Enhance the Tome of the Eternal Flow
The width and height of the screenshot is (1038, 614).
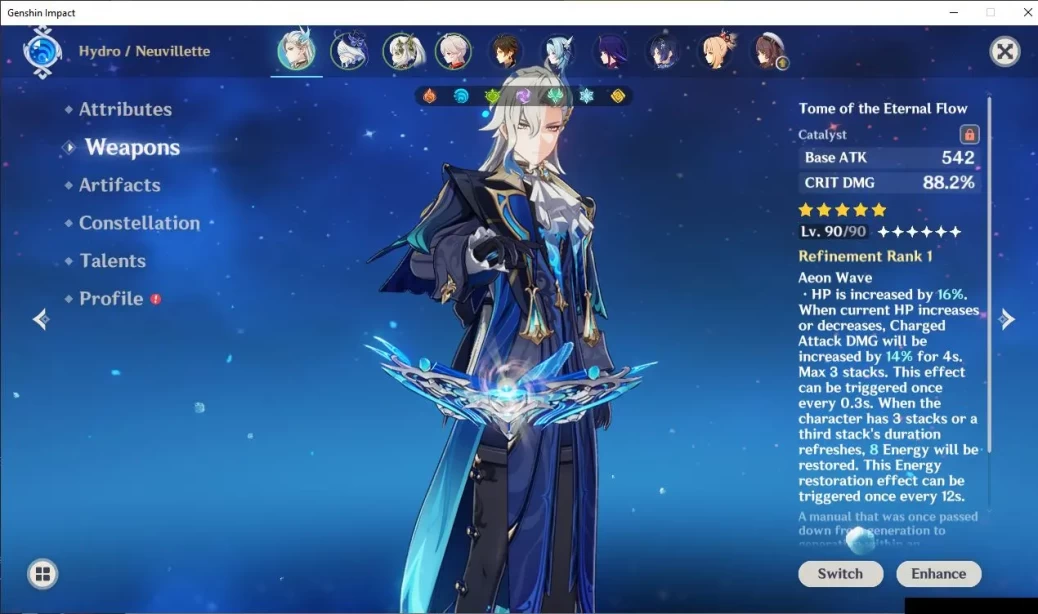click(938, 573)
